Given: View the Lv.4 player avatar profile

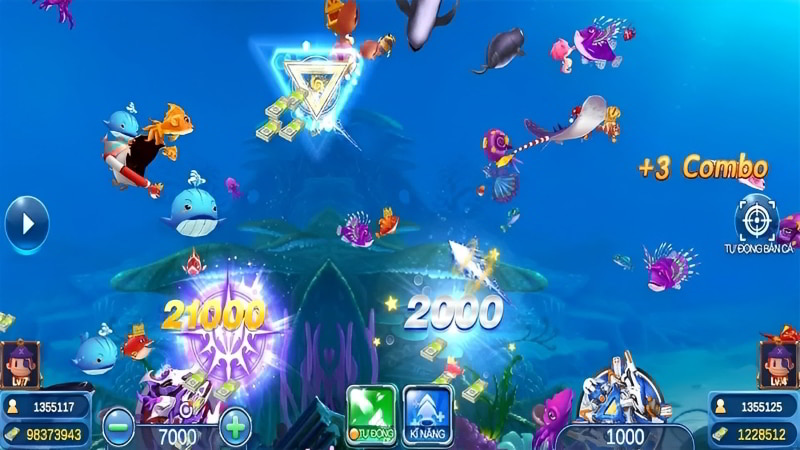Looking at the screenshot, I should pyautogui.click(x=778, y=365).
